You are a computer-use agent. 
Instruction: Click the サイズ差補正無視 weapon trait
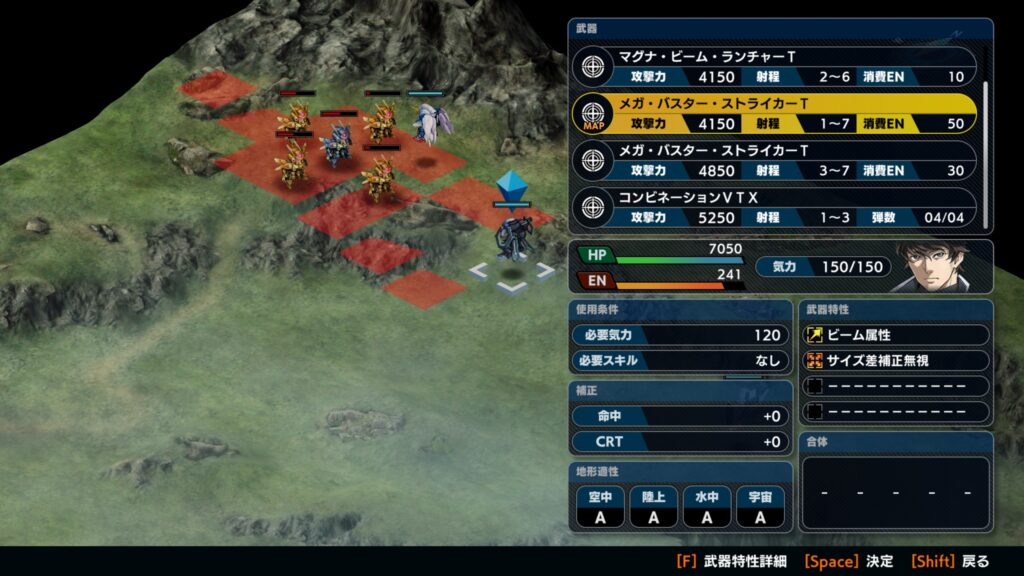895,361
